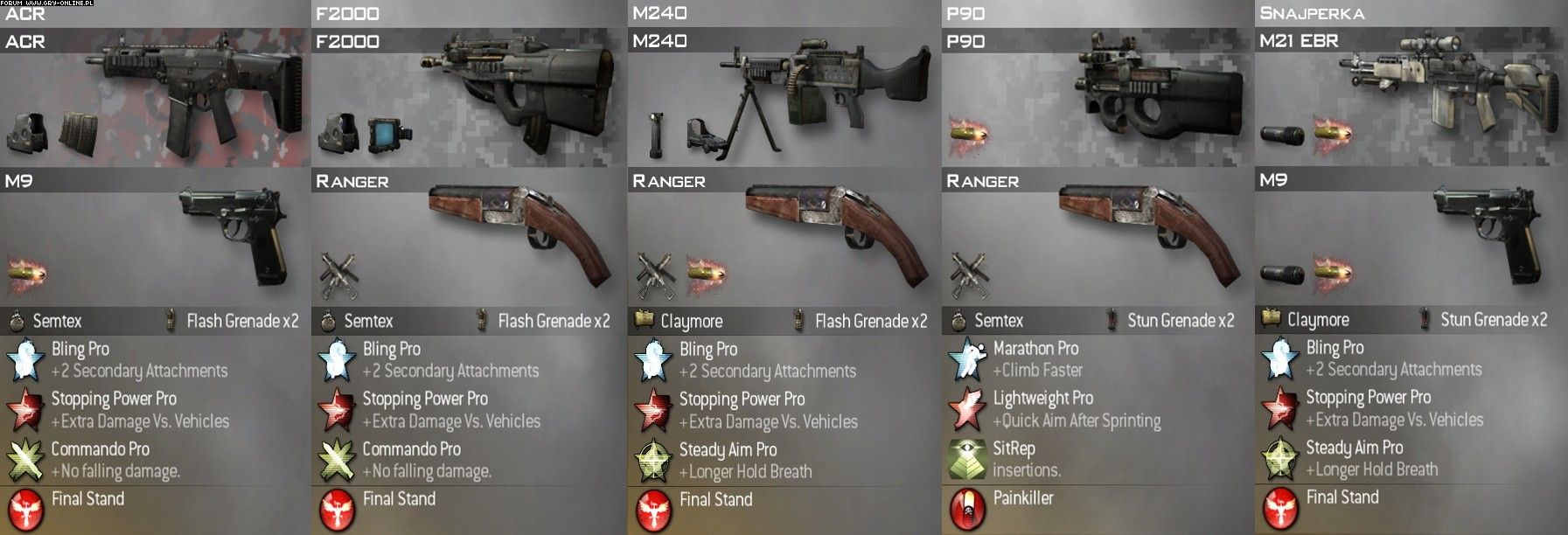This screenshot has width=1568, height=535.
Task: Select Claymore equipment in the M240 class
Action: [x=691, y=322]
